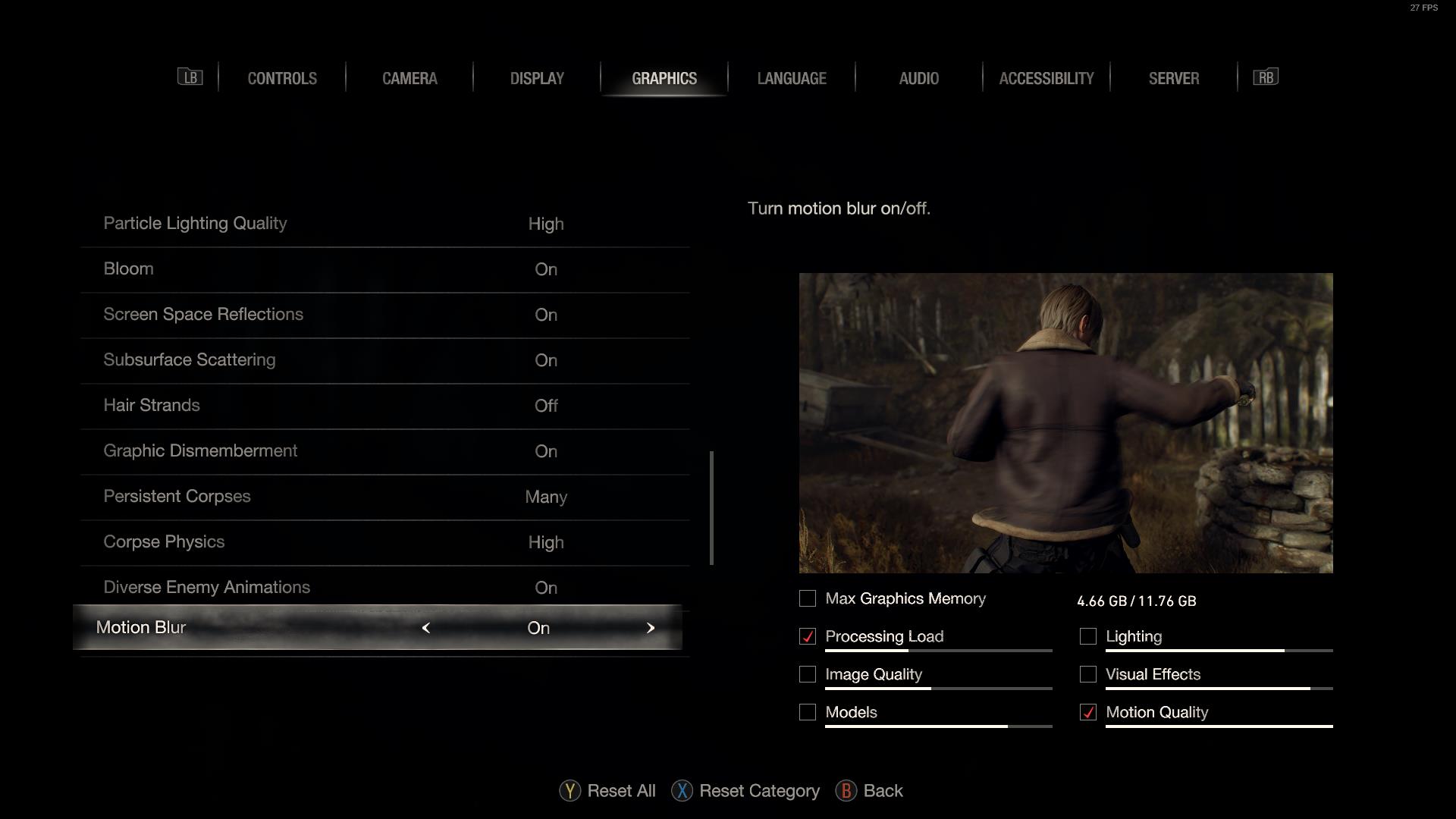Uncheck the Processing Load checkbox
Image resolution: width=1456 pixels, height=819 pixels.
[808, 637]
